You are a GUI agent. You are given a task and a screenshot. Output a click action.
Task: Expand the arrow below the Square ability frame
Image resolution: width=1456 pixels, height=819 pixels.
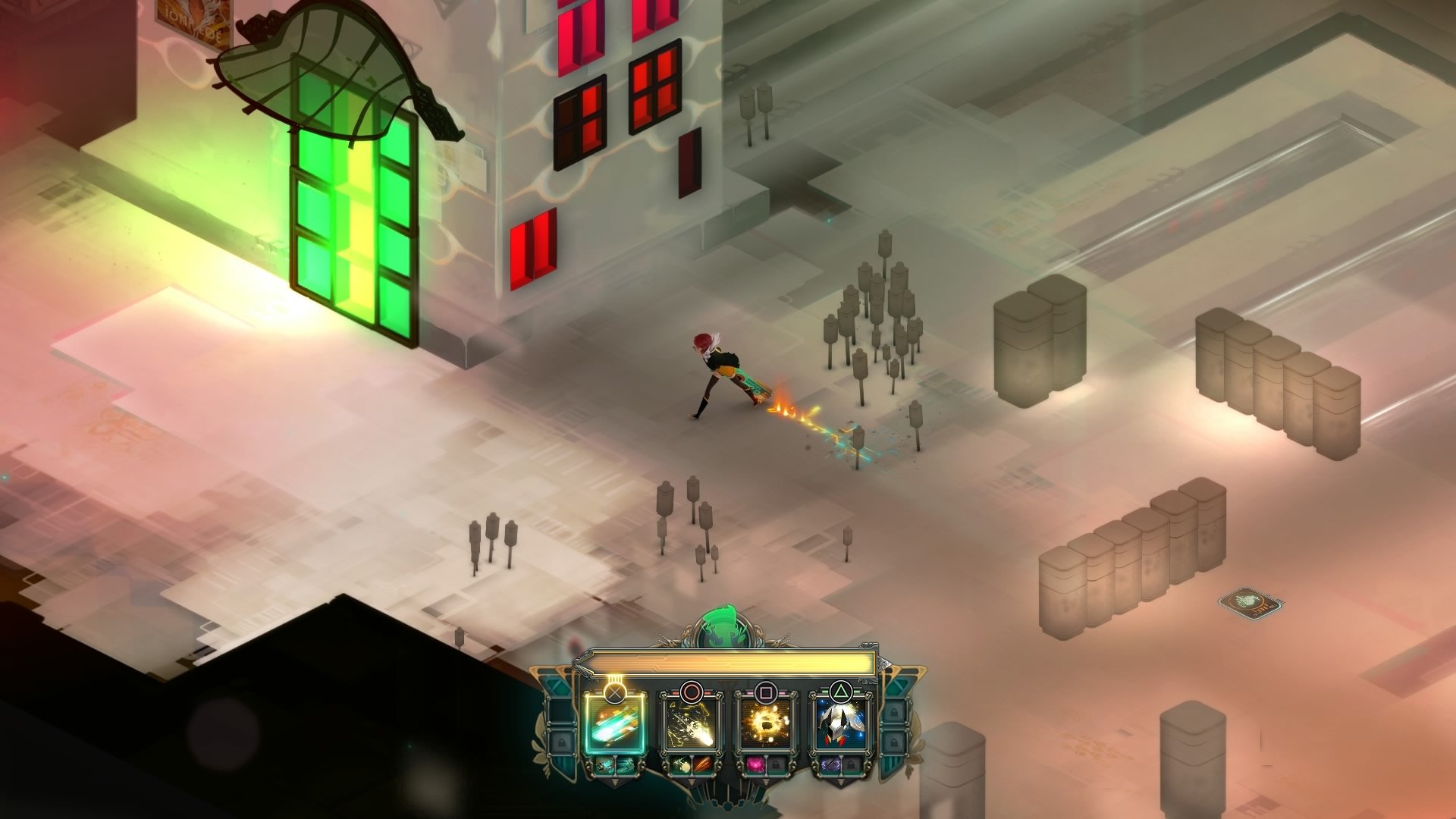click(766, 782)
